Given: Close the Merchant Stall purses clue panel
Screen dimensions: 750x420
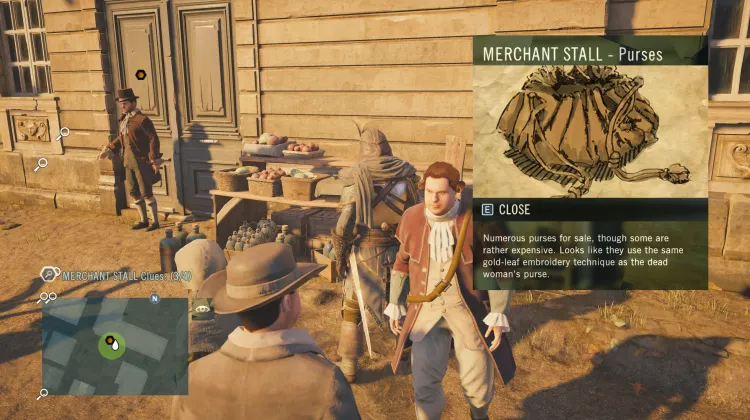Looking at the screenshot, I should pos(512,210).
